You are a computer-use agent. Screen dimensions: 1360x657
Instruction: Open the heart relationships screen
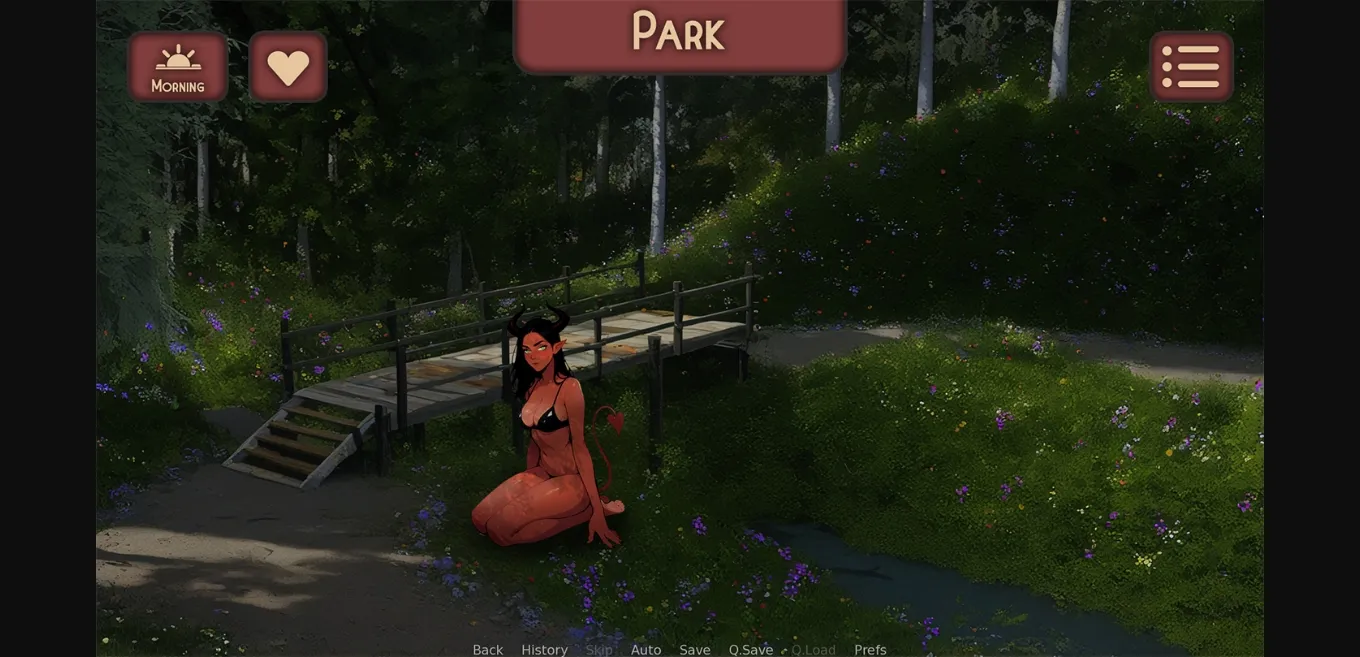click(x=288, y=67)
